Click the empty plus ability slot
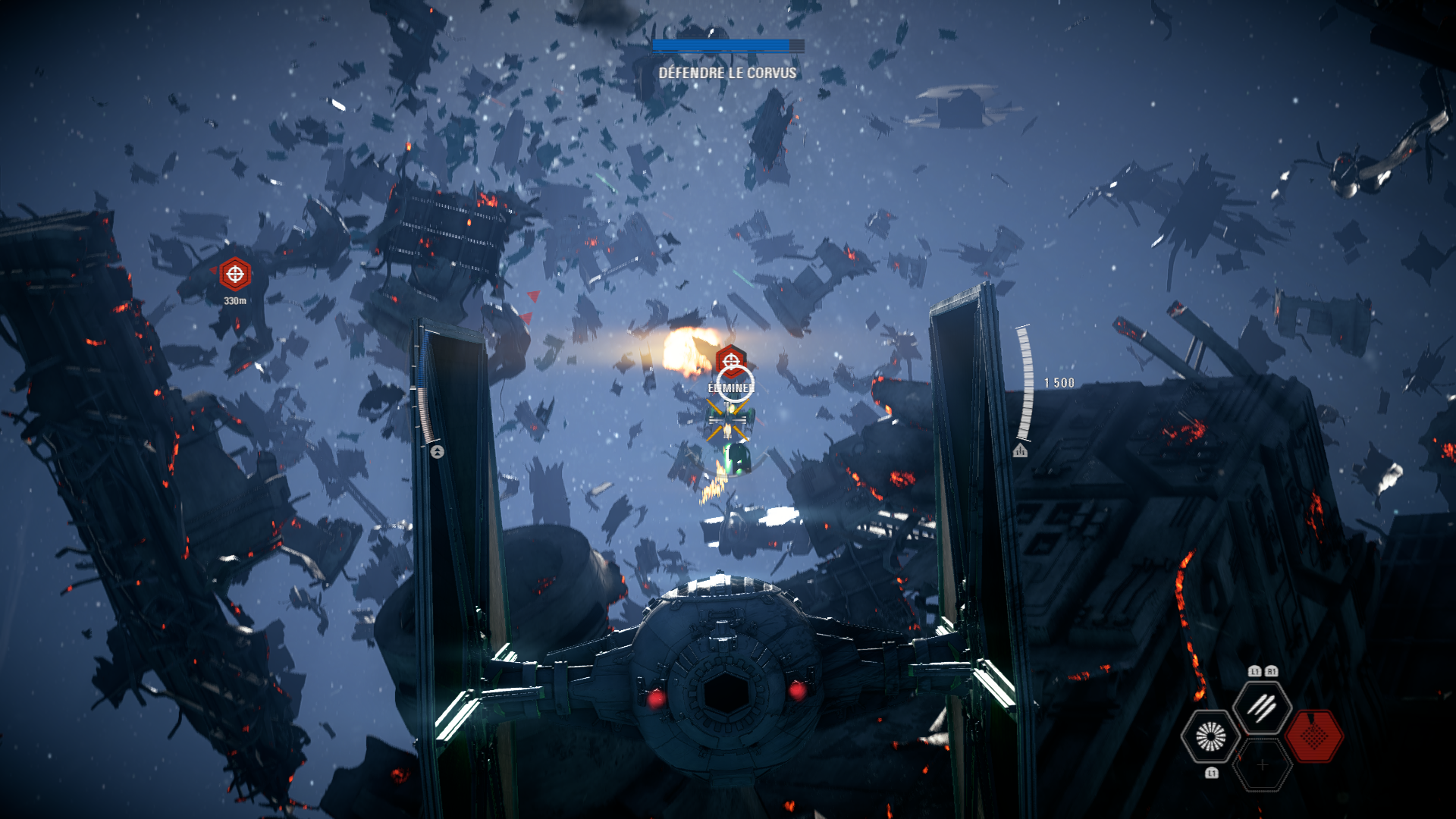1456x819 pixels. click(x=1263, y=764)
